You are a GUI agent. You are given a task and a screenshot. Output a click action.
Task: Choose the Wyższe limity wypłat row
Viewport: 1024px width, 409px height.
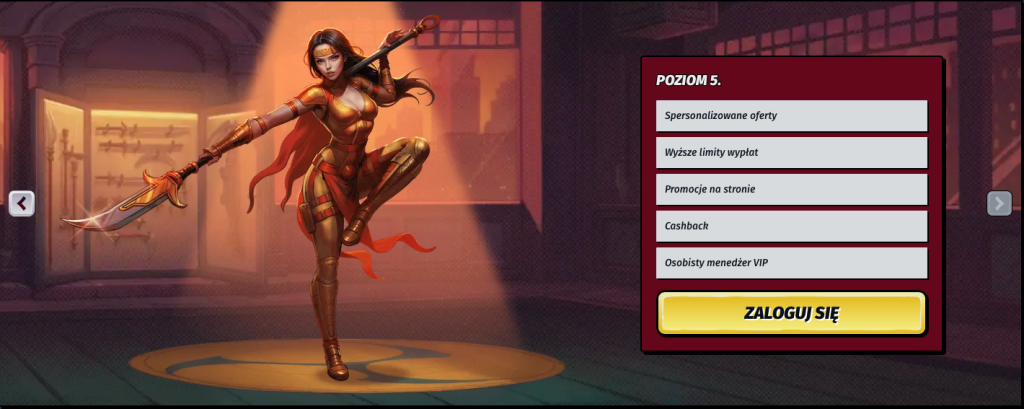click(x=791, y=153)
